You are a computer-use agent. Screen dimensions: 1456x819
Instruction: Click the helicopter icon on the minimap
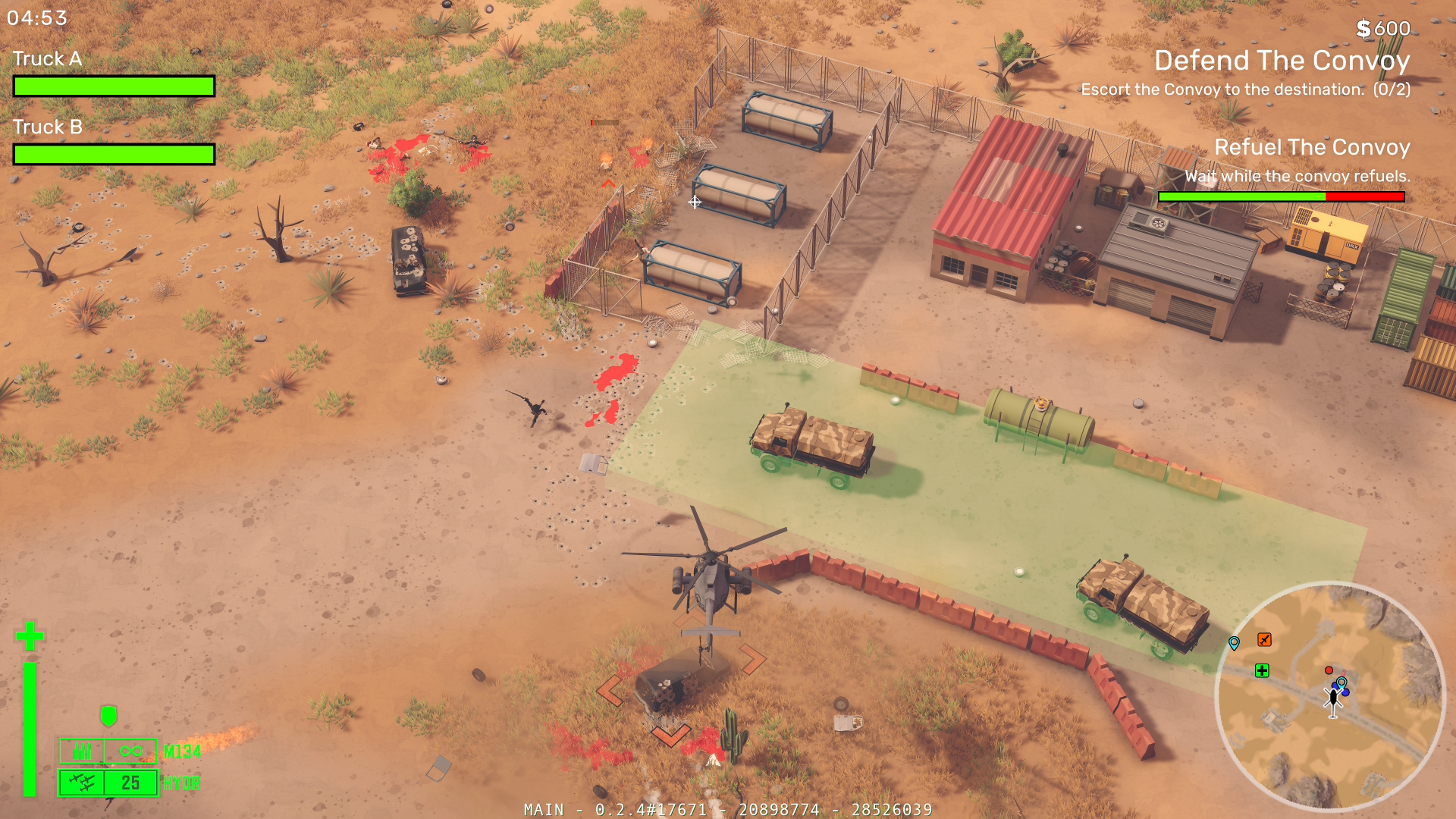click(1332, 700)
